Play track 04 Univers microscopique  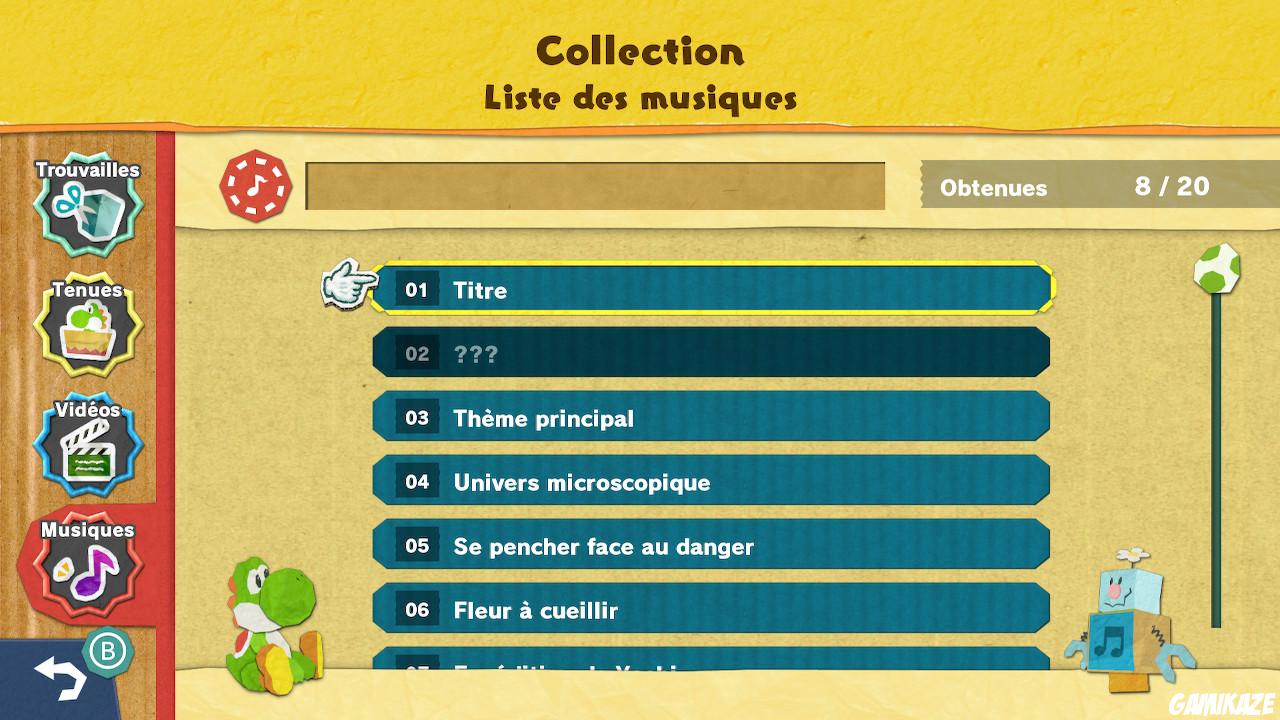click(712, 481)
